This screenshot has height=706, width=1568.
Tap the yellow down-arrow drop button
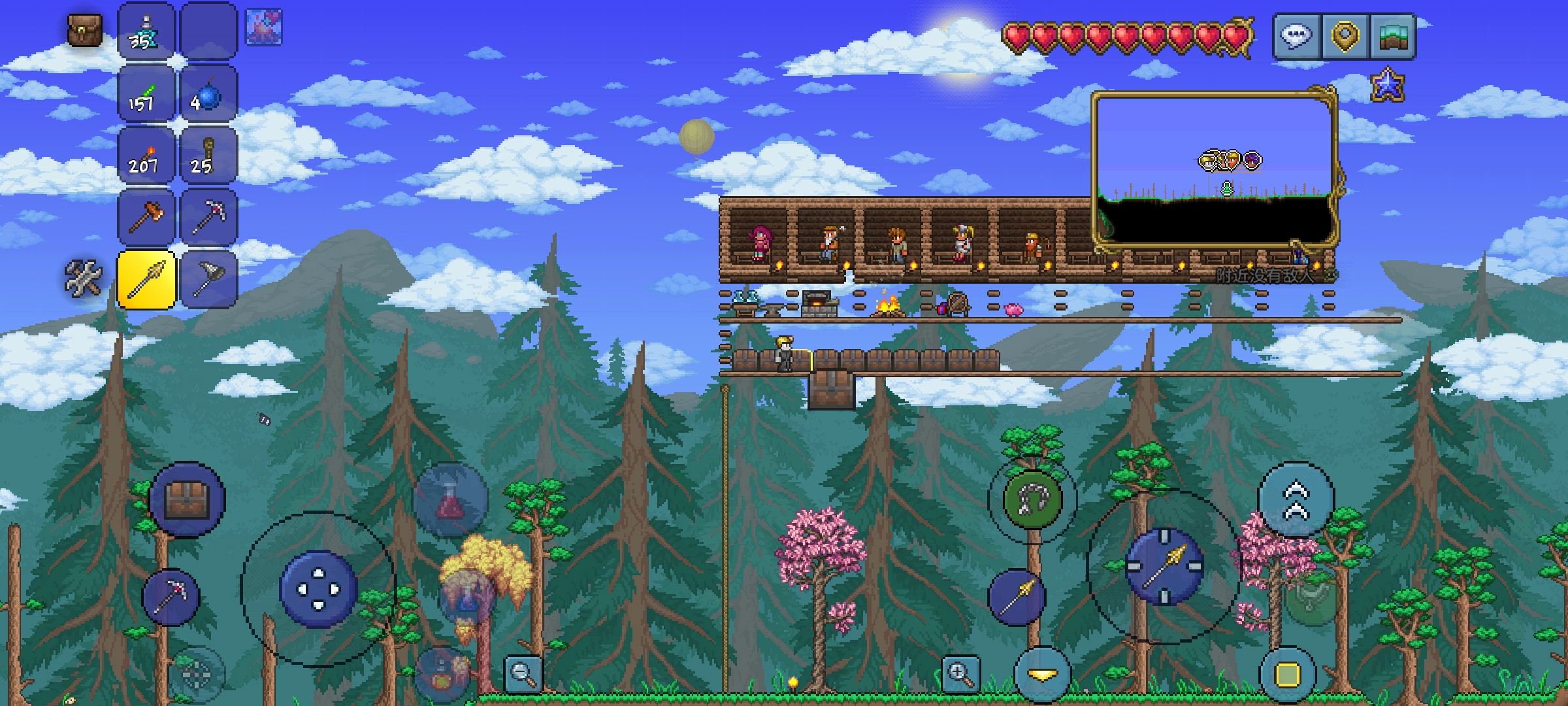(1042, 675)
